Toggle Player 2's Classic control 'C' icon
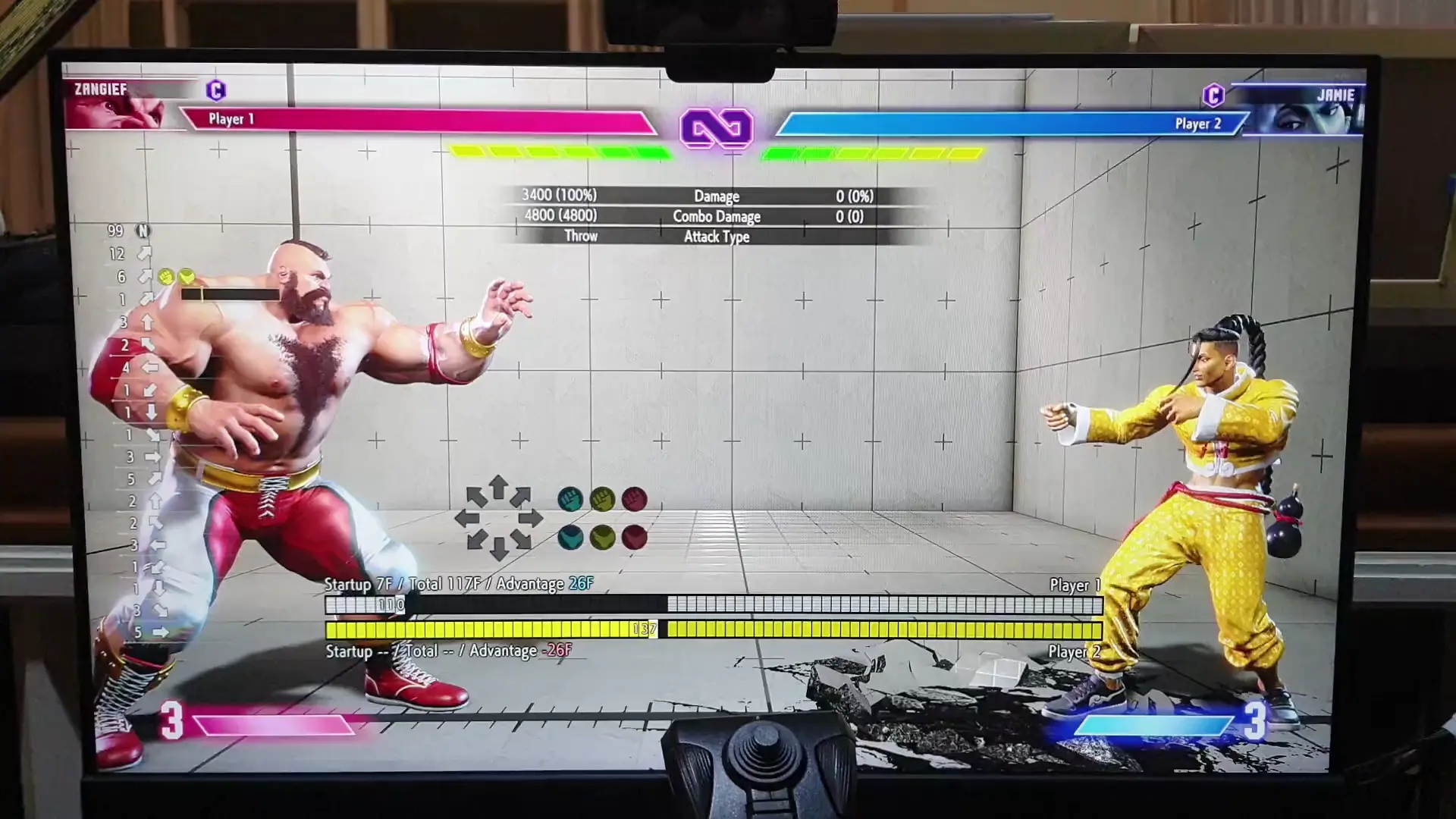The height and width of the screenshot is (819, 1456). point(1214,96)
